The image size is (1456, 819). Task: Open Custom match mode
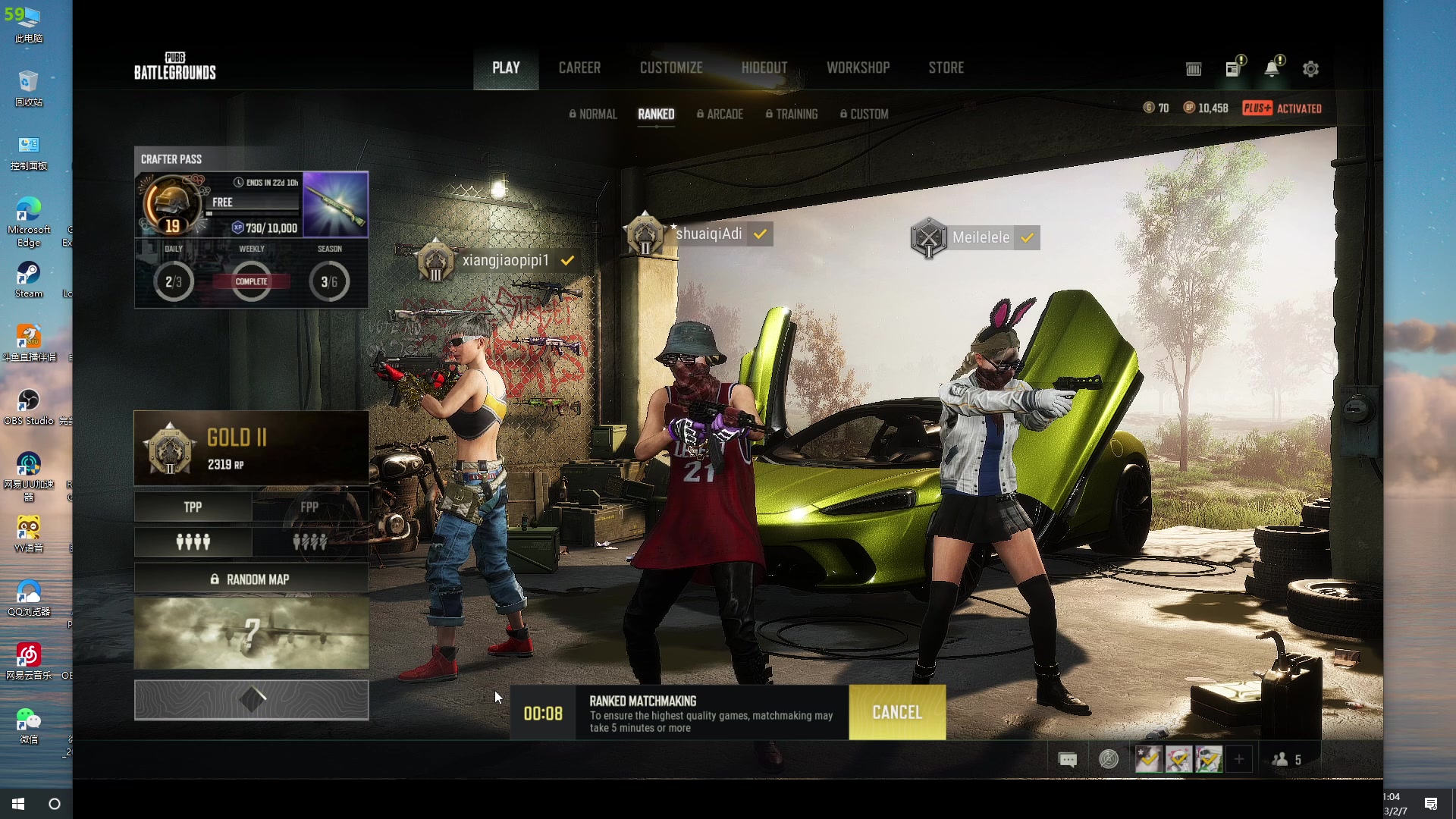coord(864,114)
